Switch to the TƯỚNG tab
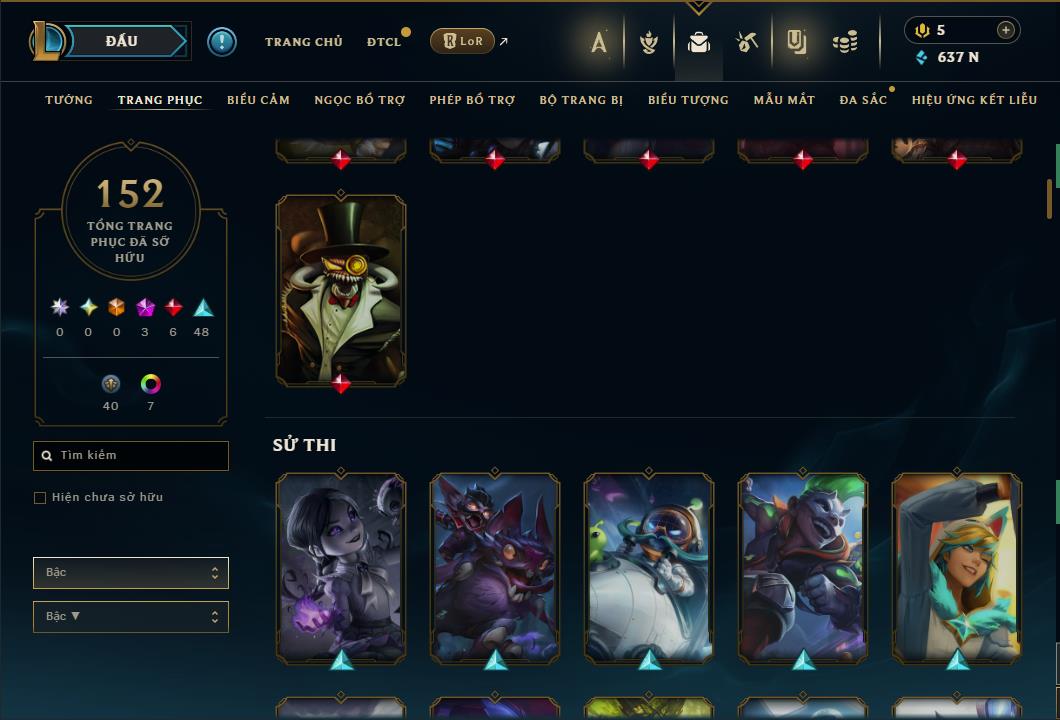 (69, 100)
